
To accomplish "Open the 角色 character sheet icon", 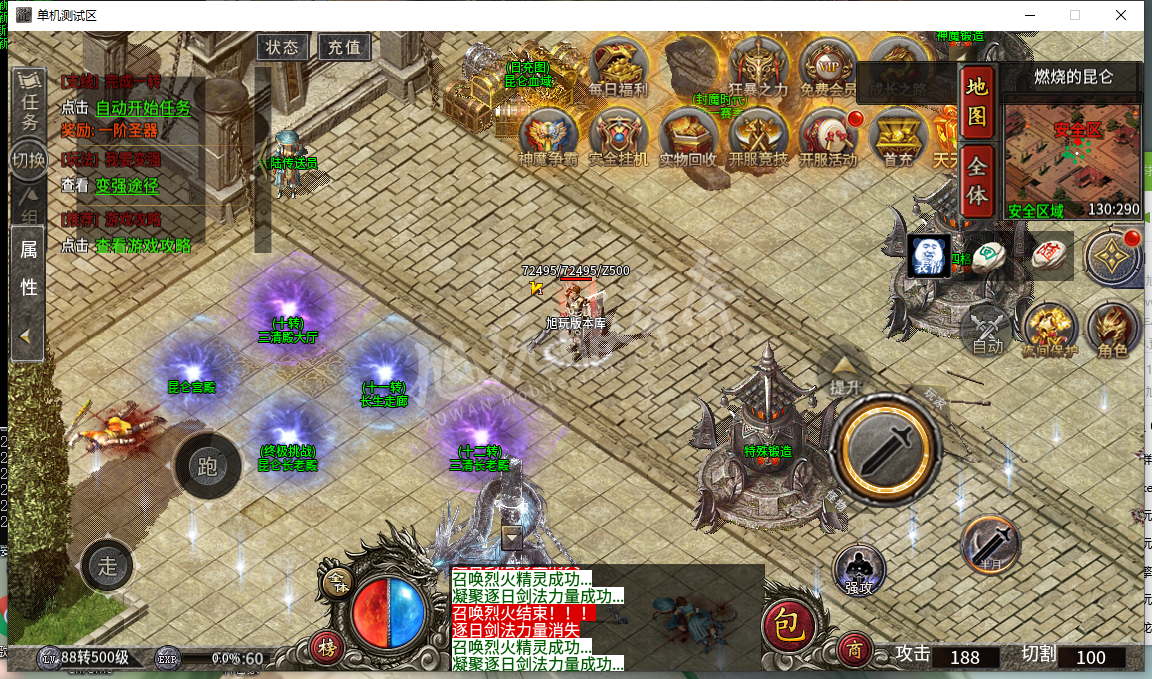I will pos(1111,329).
